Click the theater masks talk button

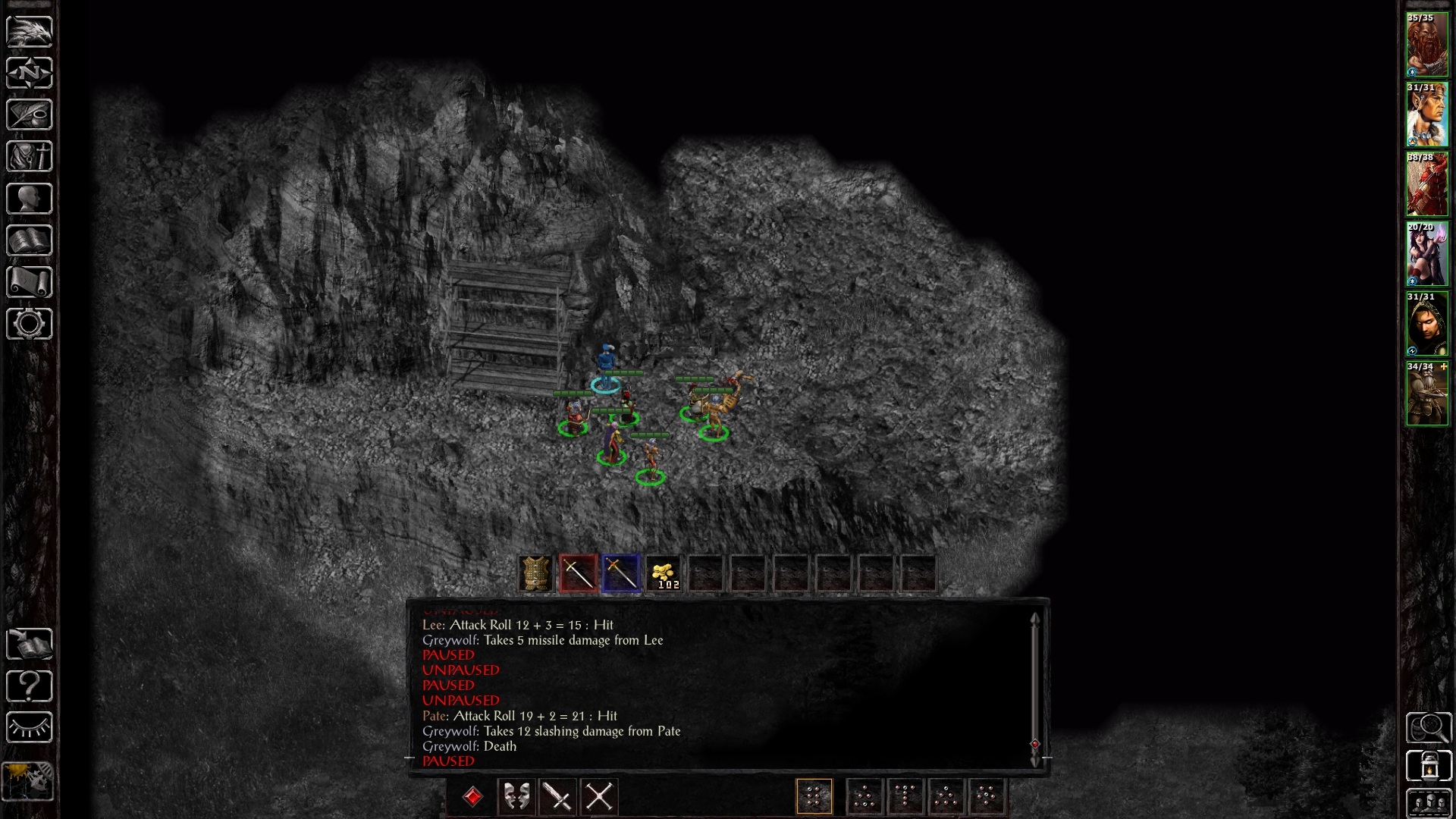pos(517,797)
